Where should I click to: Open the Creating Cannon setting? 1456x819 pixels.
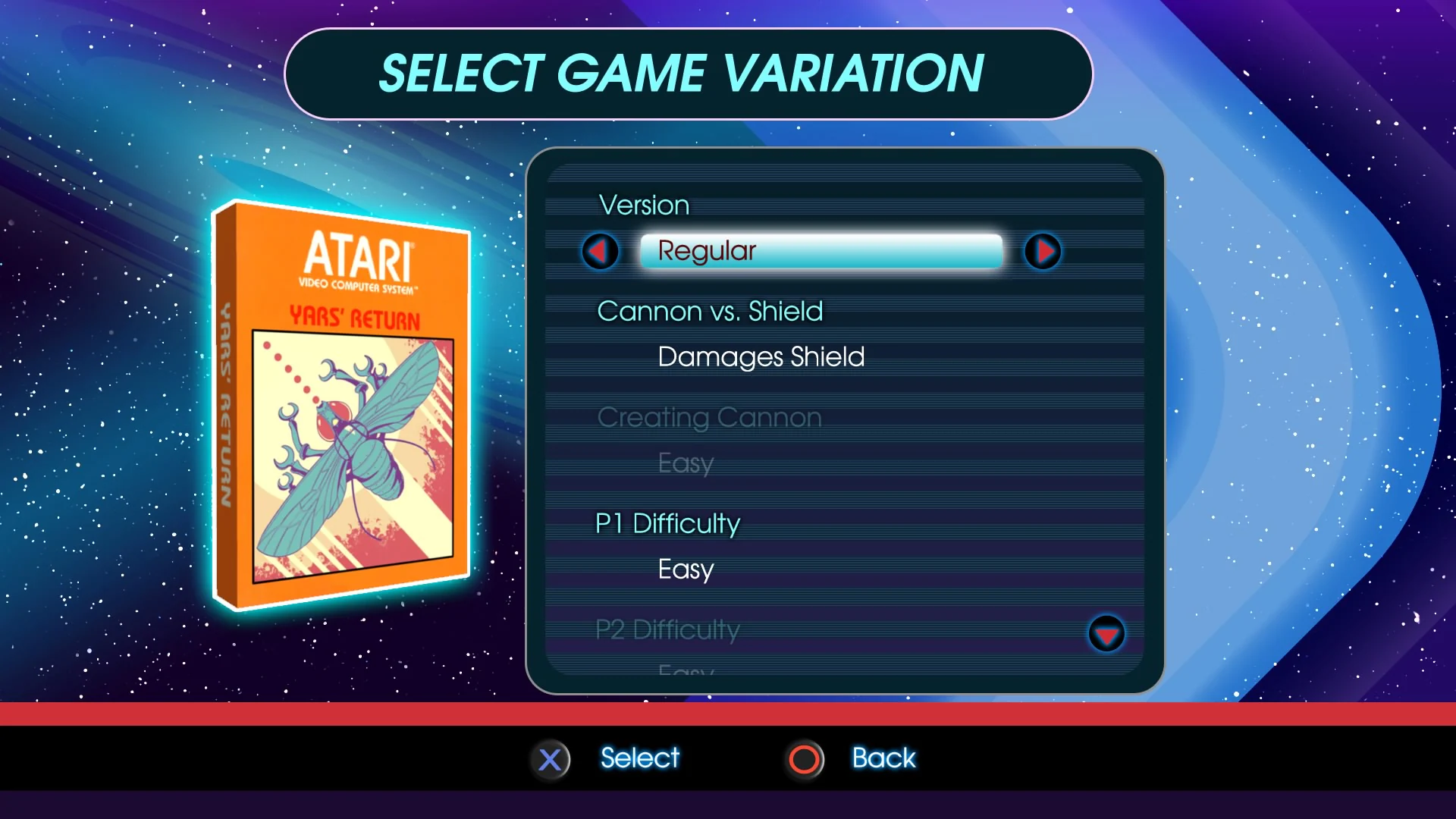tap(709, 417)
